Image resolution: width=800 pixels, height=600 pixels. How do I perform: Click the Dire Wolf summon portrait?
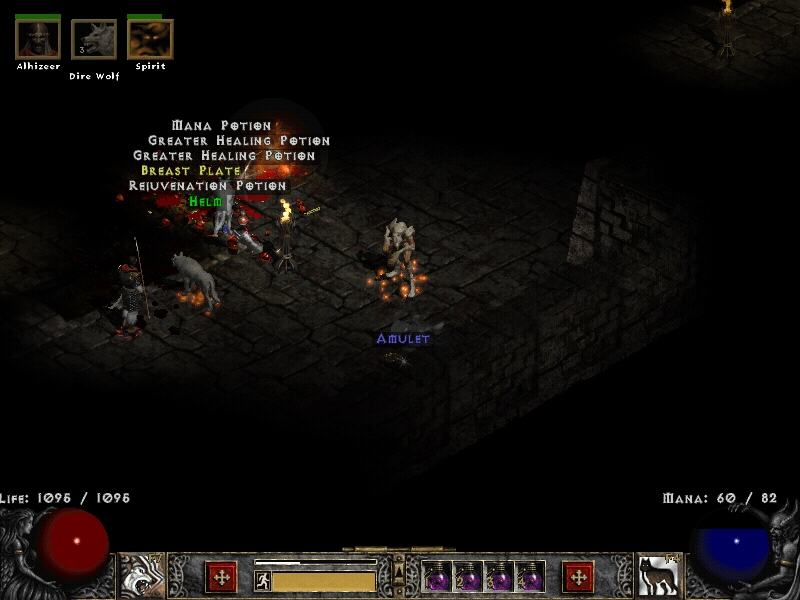pyautogui.click(x=94, y=39)
